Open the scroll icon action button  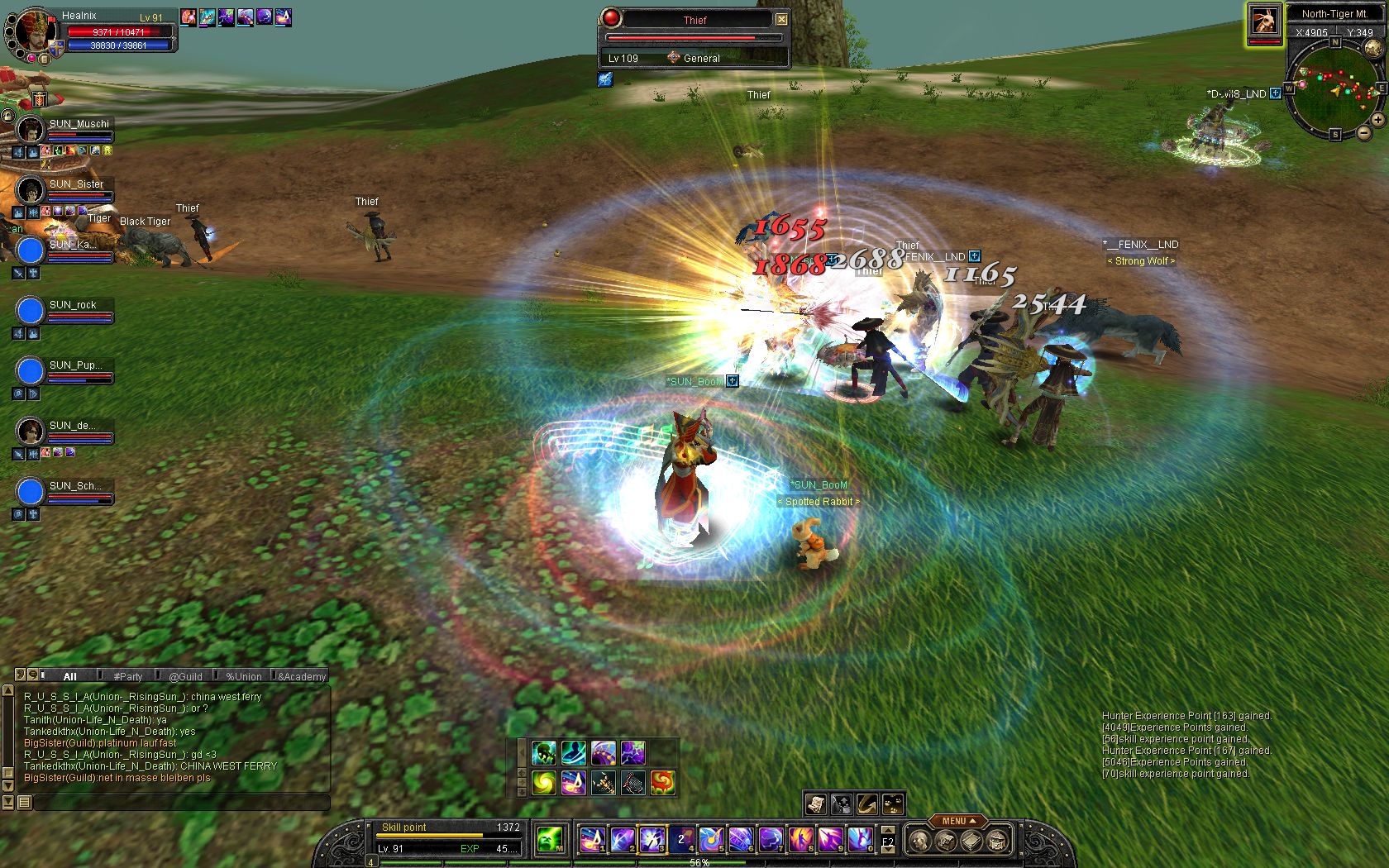(816, 804)
